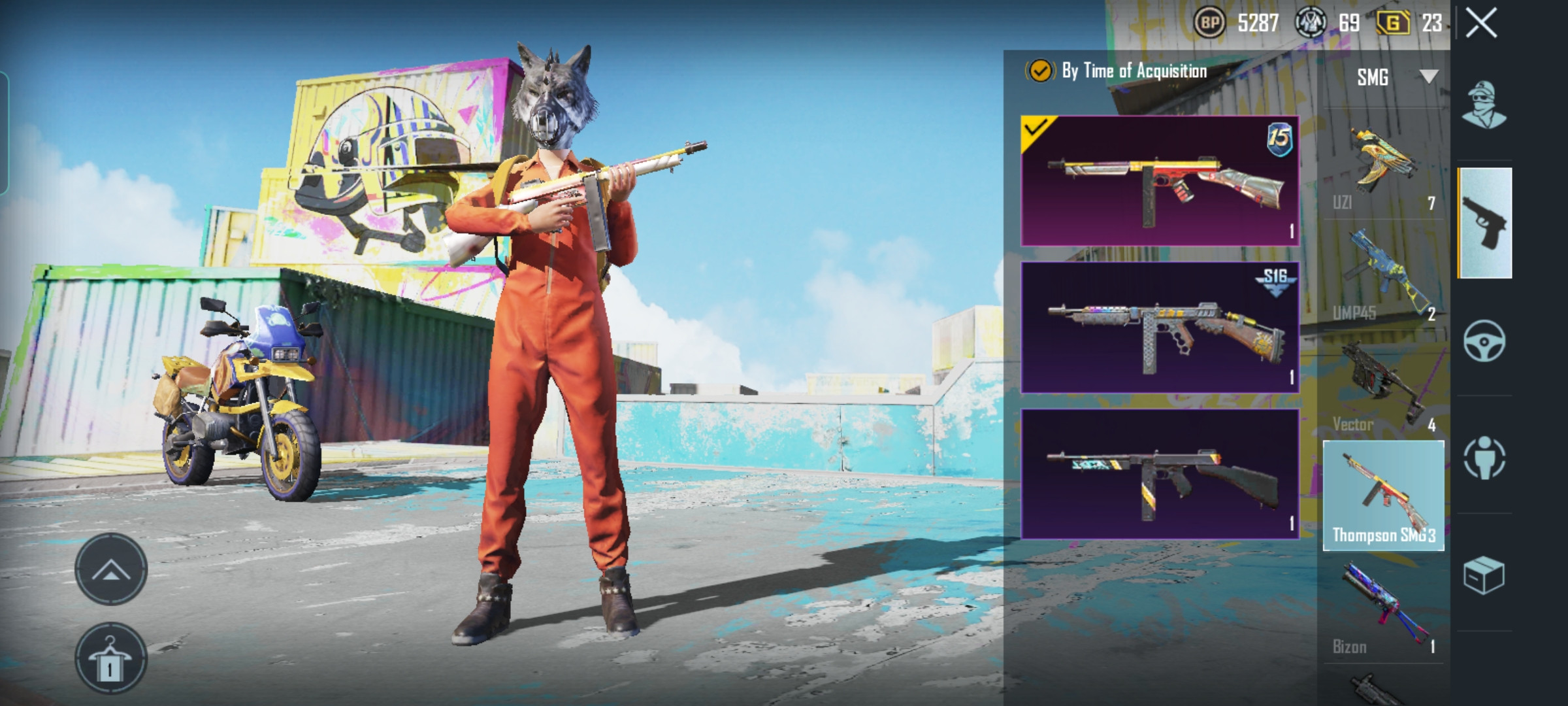Tap the BP currency icon

(1210, 24)
